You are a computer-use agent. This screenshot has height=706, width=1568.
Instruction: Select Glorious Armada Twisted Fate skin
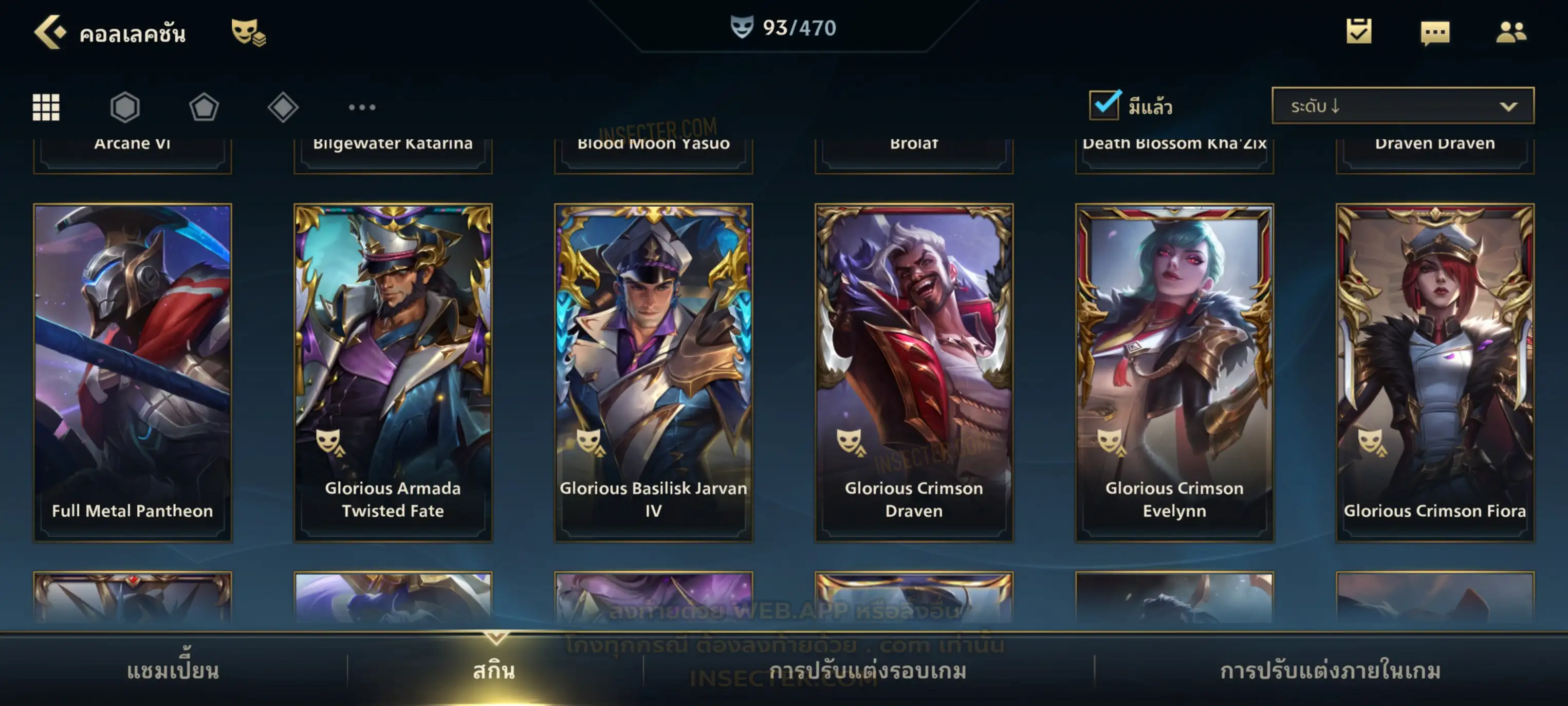coord(393,372)
